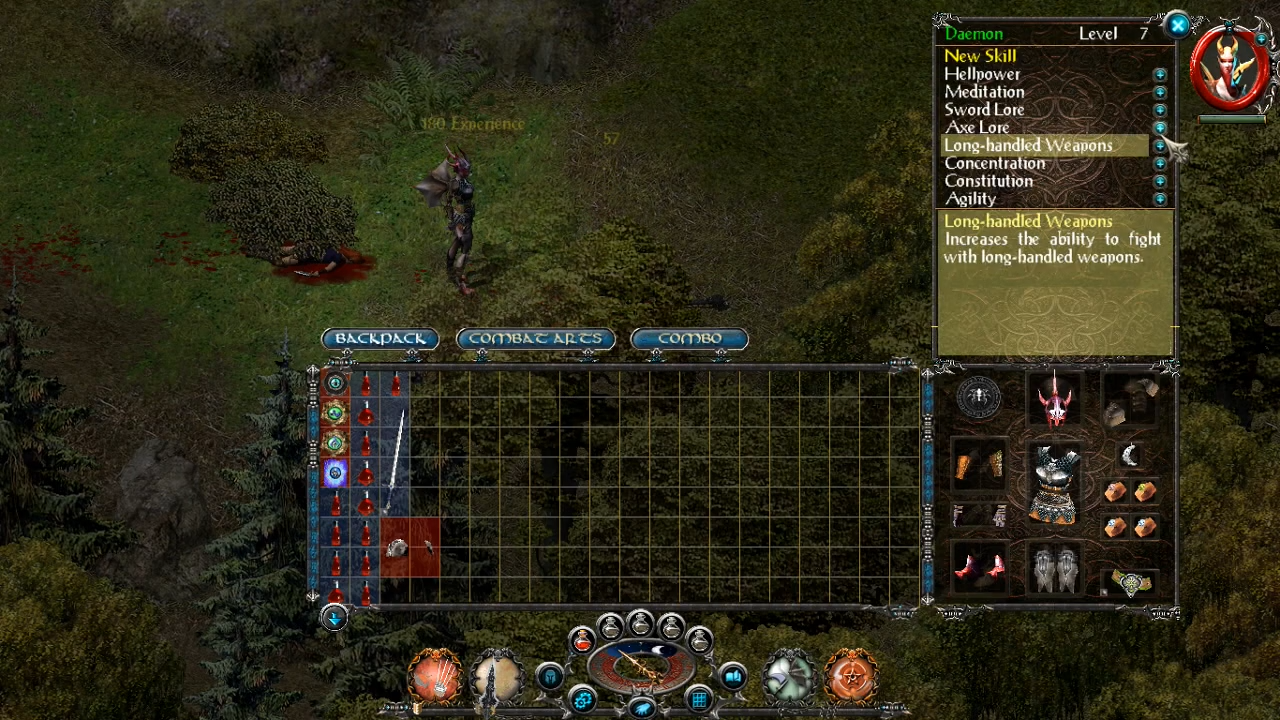The image size is (1280, 720).
Task: Switch to the Combat Arts tab
Action: tap(535, 339)
